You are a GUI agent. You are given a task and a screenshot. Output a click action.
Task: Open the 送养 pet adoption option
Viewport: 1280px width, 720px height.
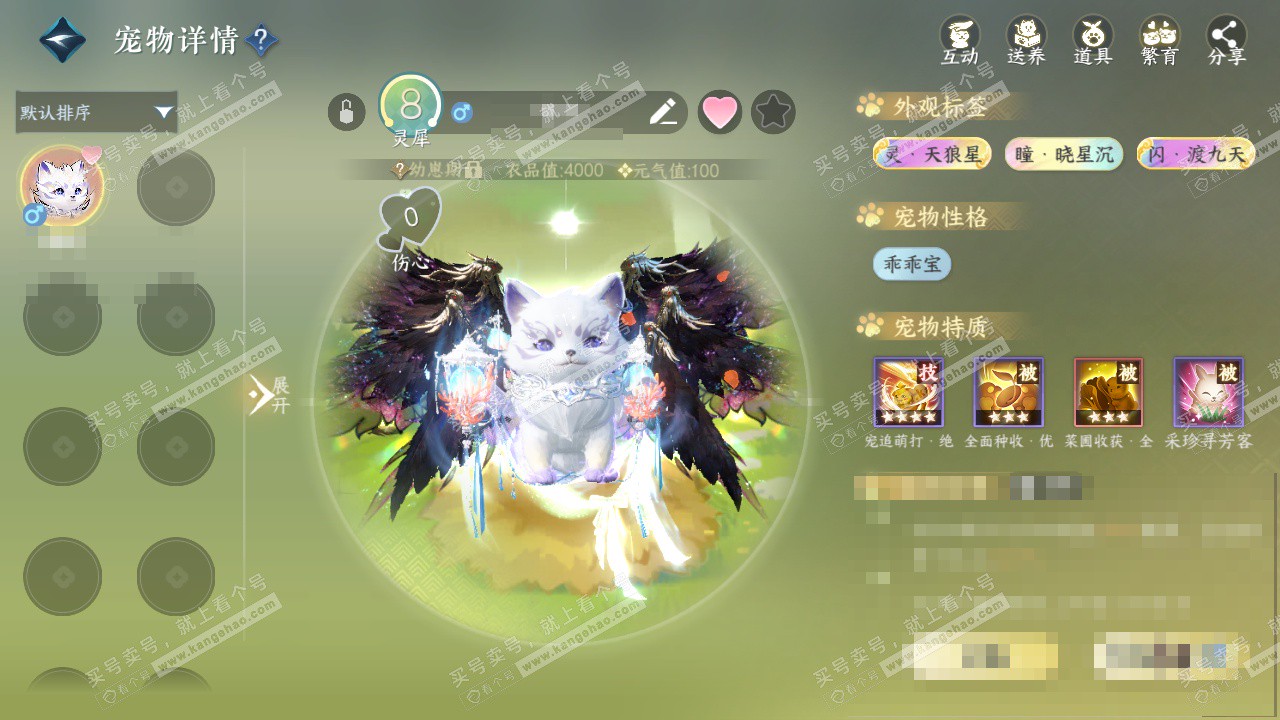coord(1026,40)
